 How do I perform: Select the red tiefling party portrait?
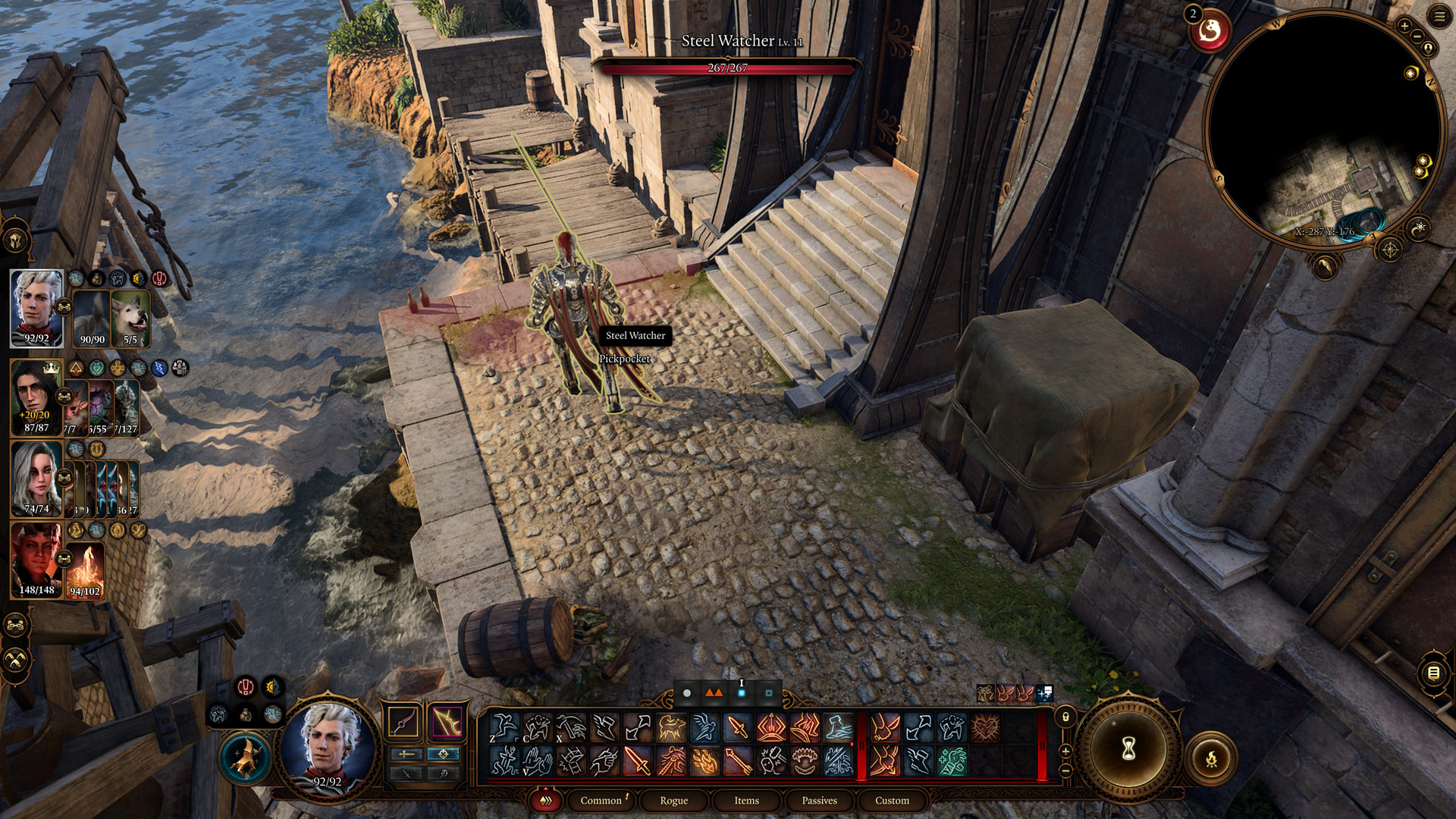36,560
